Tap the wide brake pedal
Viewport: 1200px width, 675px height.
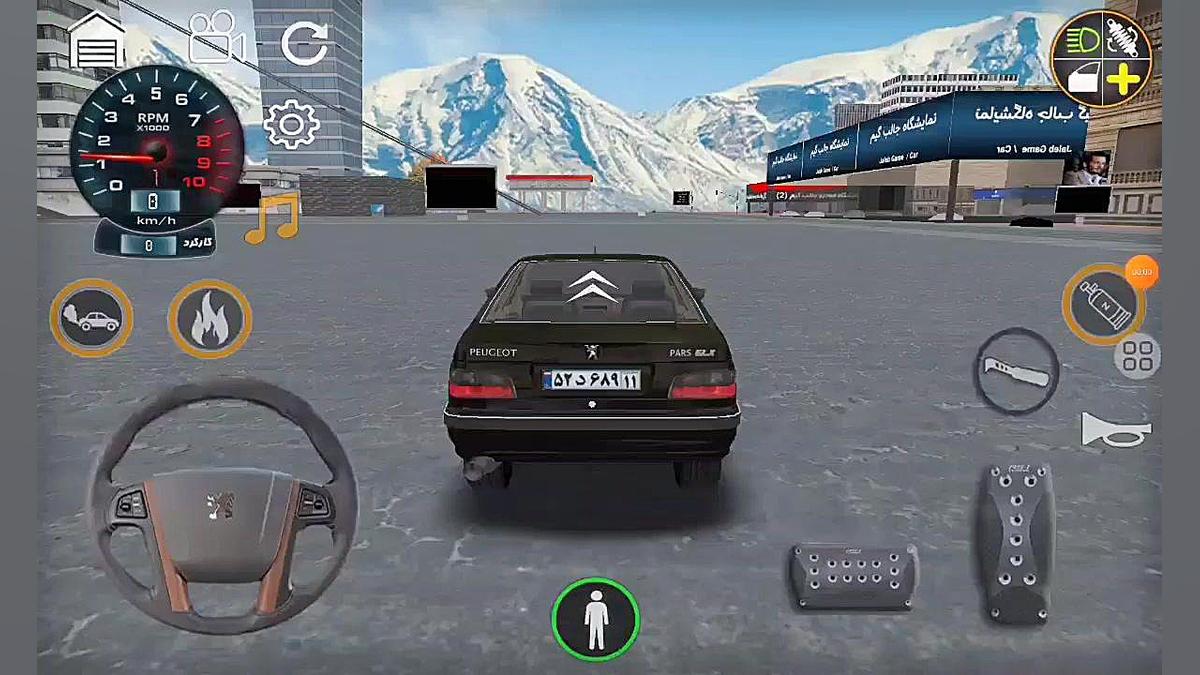pyautogui.click(x=854, y=577)
